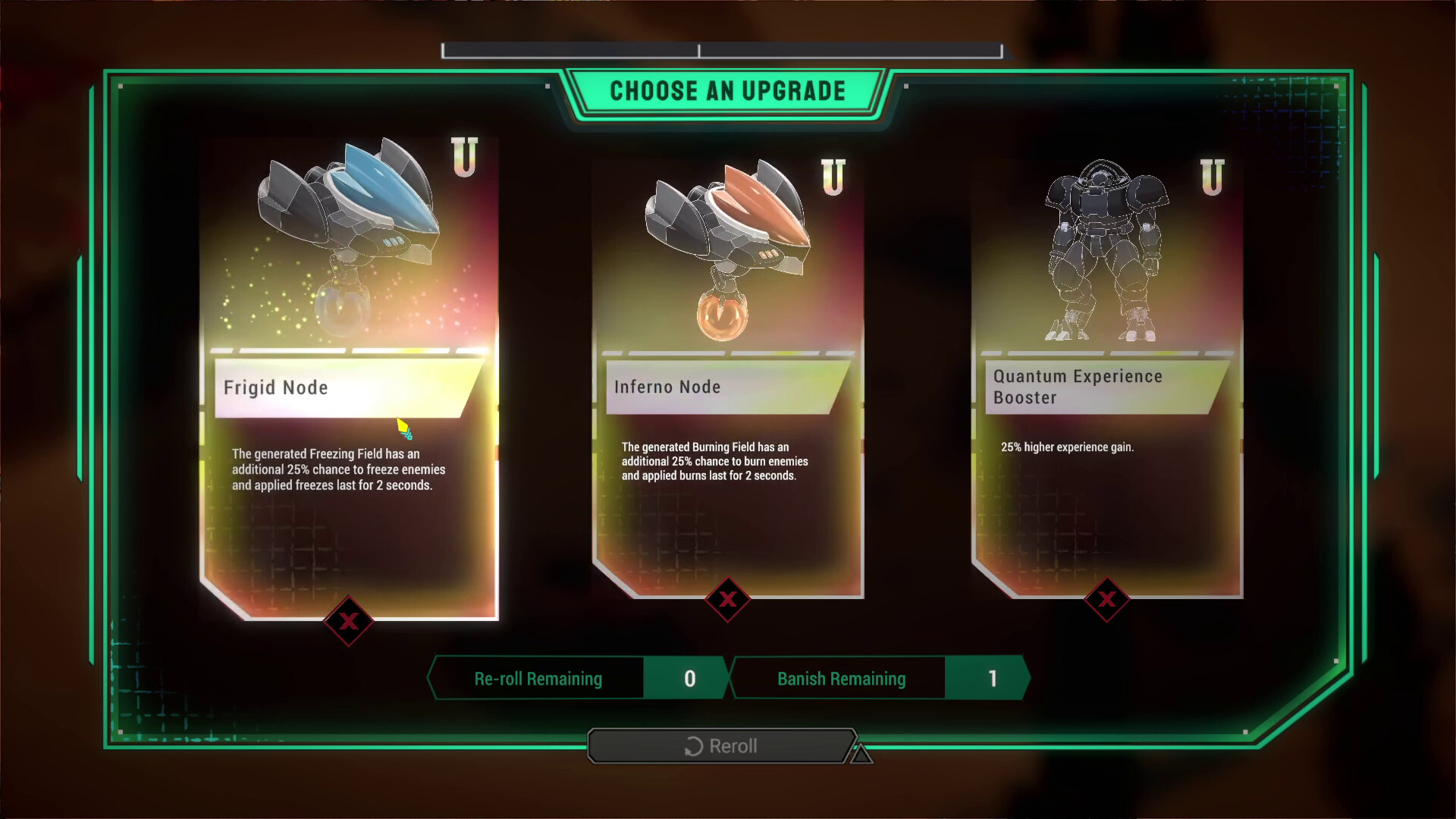Click the Frigid Node title label
The height and width of the screenshot is (819, 1456).
[277, 388]
